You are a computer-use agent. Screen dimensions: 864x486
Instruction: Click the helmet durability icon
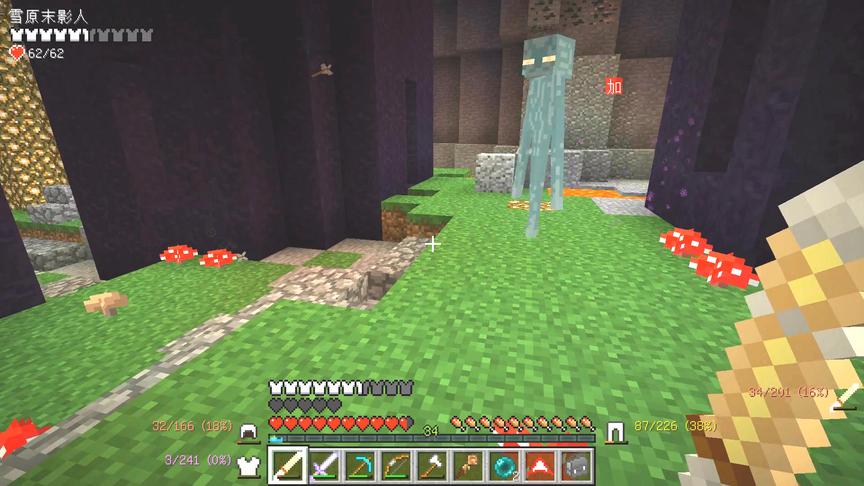[247, 431]
